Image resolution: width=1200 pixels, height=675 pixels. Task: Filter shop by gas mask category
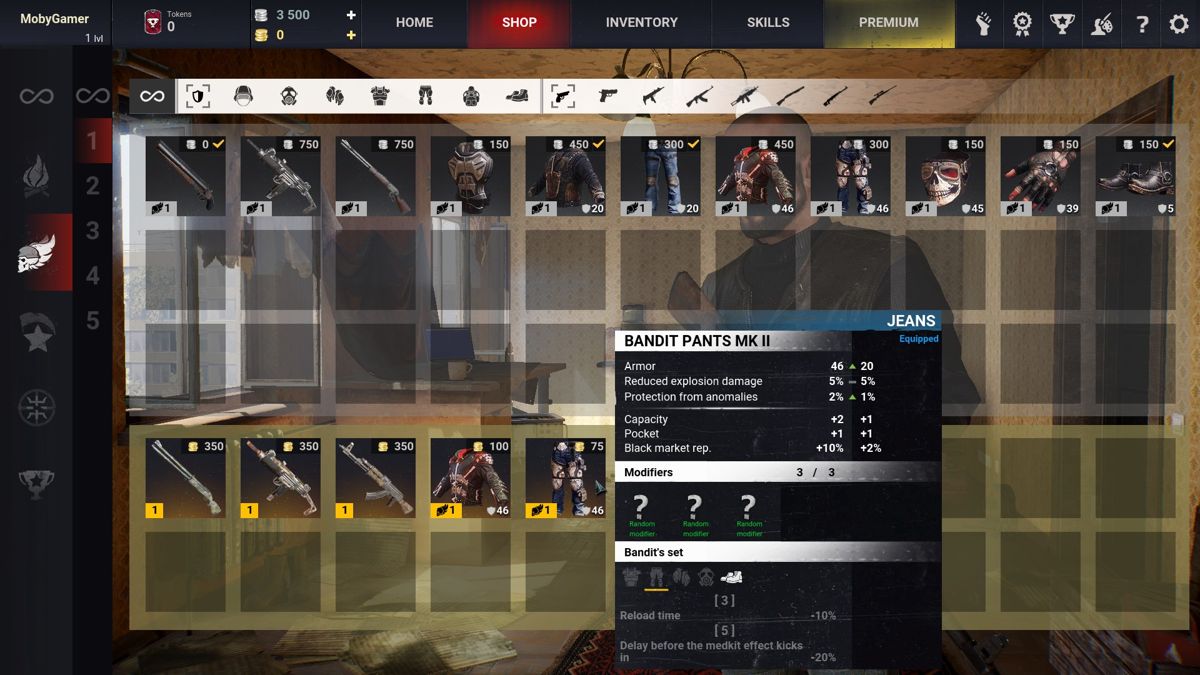click(289, 96)
